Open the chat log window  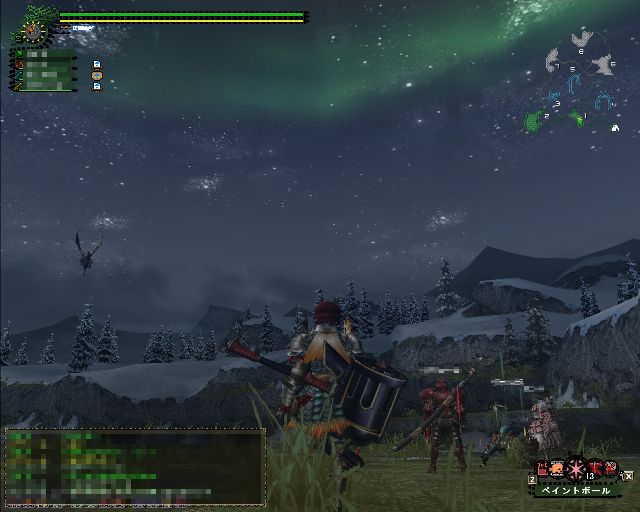(x=135, y=463)
